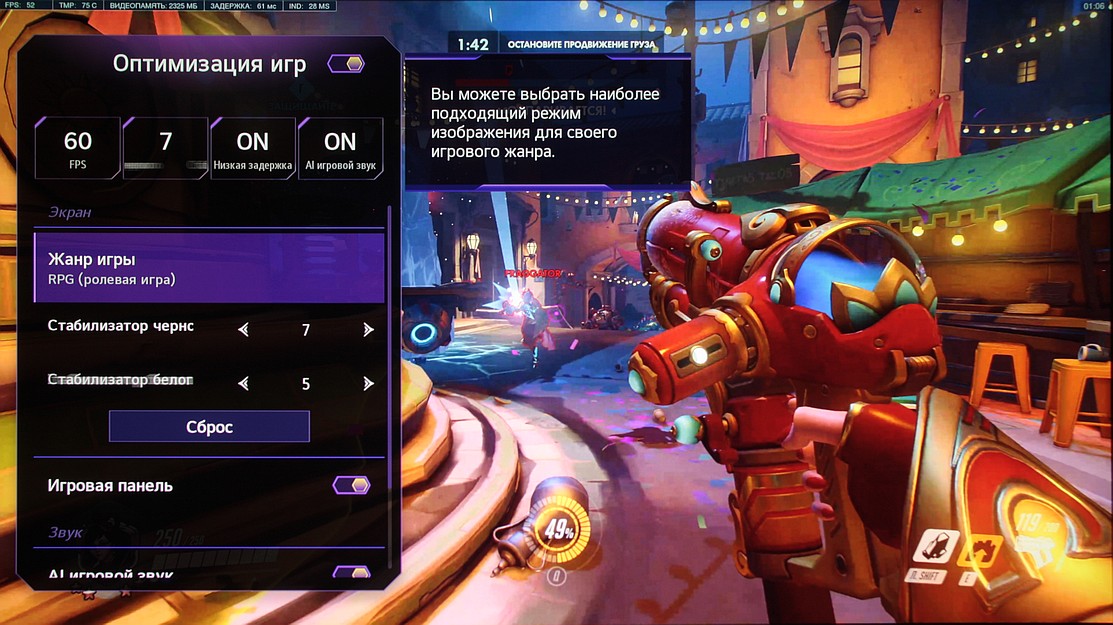Raise Стабилизатор белого using its right arrow
The image size is (1113, 625).
pos(368,383)
